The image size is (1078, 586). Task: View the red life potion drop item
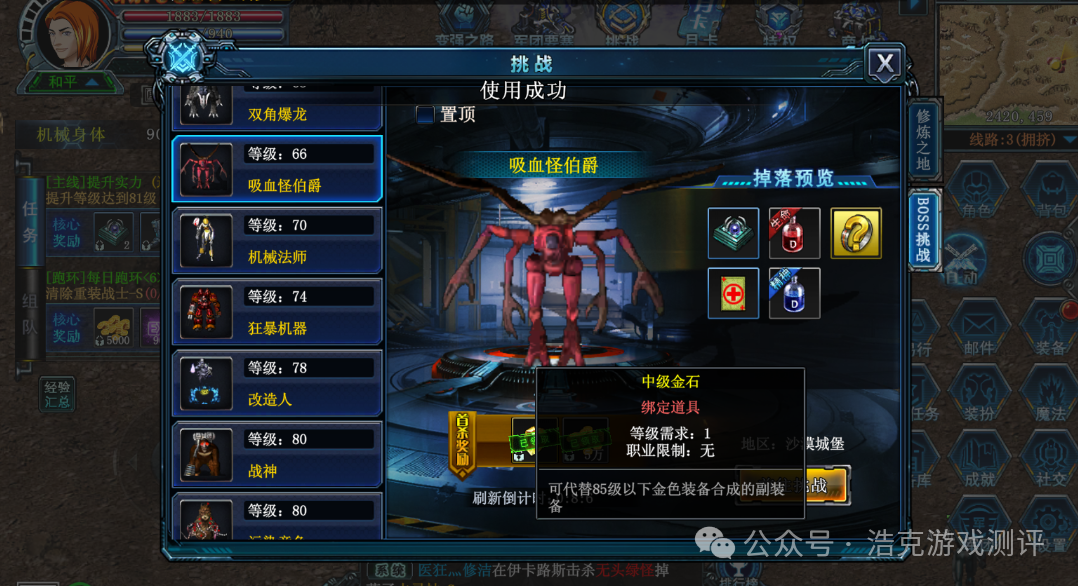pyautogui.click(x=795, y=233)
